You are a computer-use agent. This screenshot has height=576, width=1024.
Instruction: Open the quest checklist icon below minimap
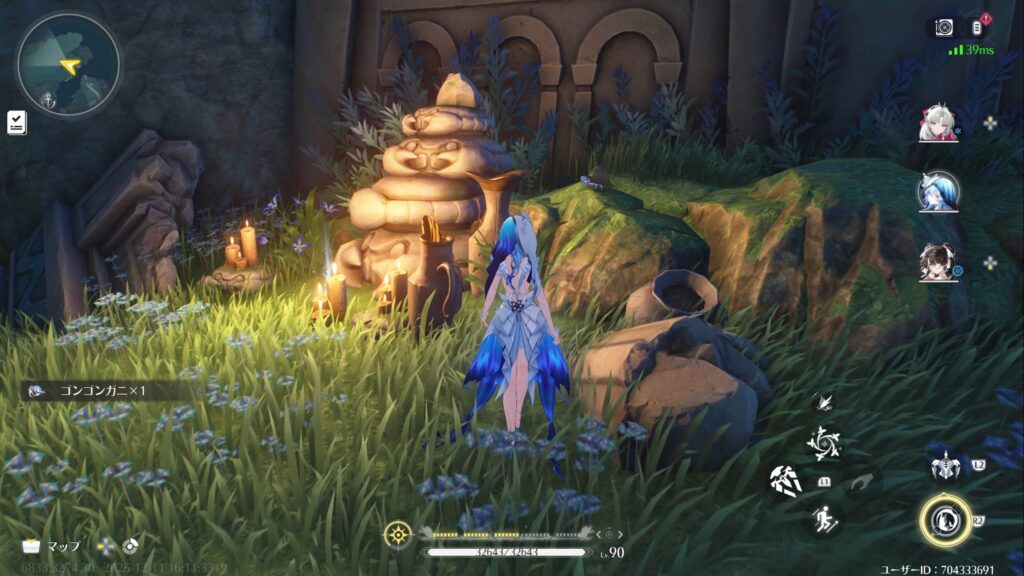pos(17,123)
